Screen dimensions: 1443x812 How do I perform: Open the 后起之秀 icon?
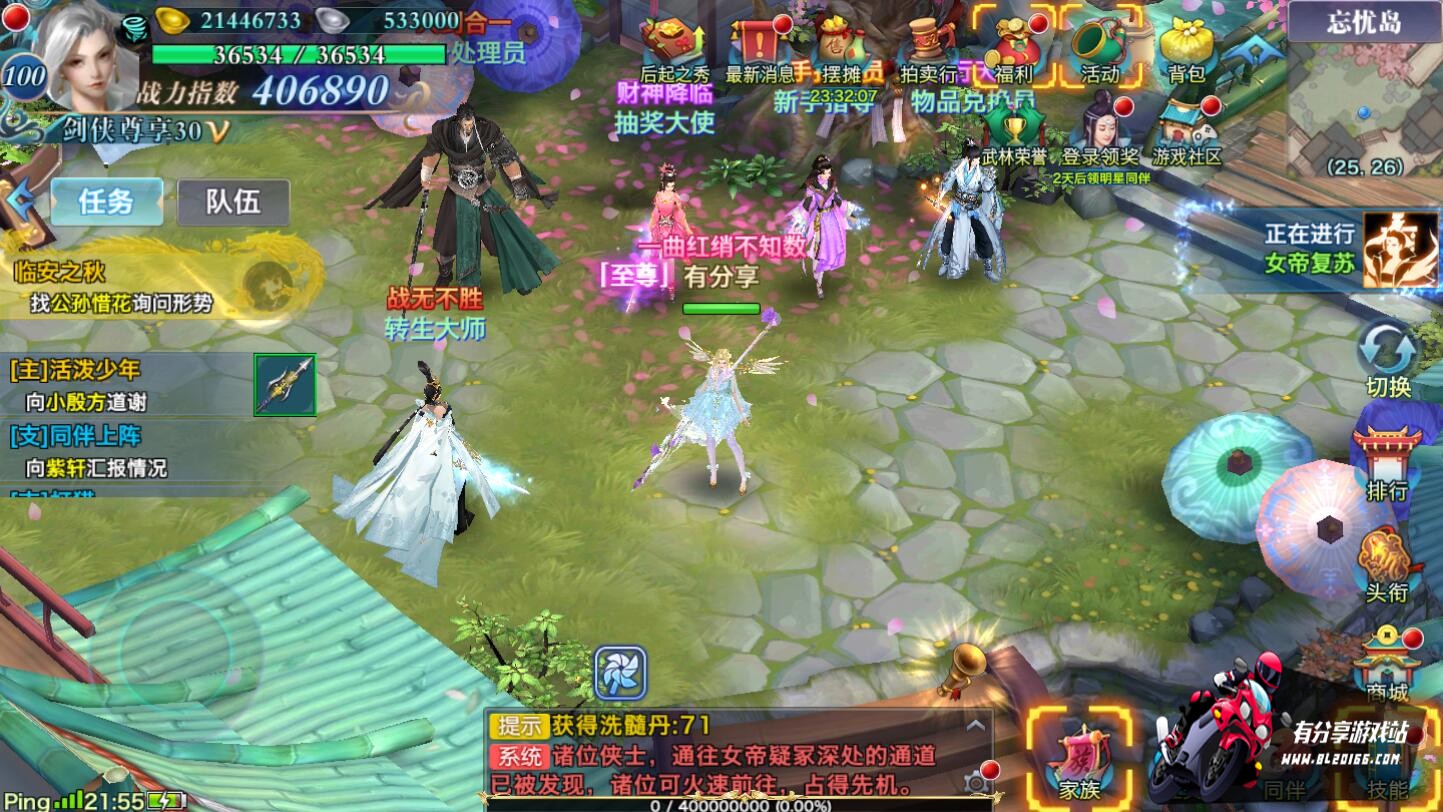tap(672, 47)
